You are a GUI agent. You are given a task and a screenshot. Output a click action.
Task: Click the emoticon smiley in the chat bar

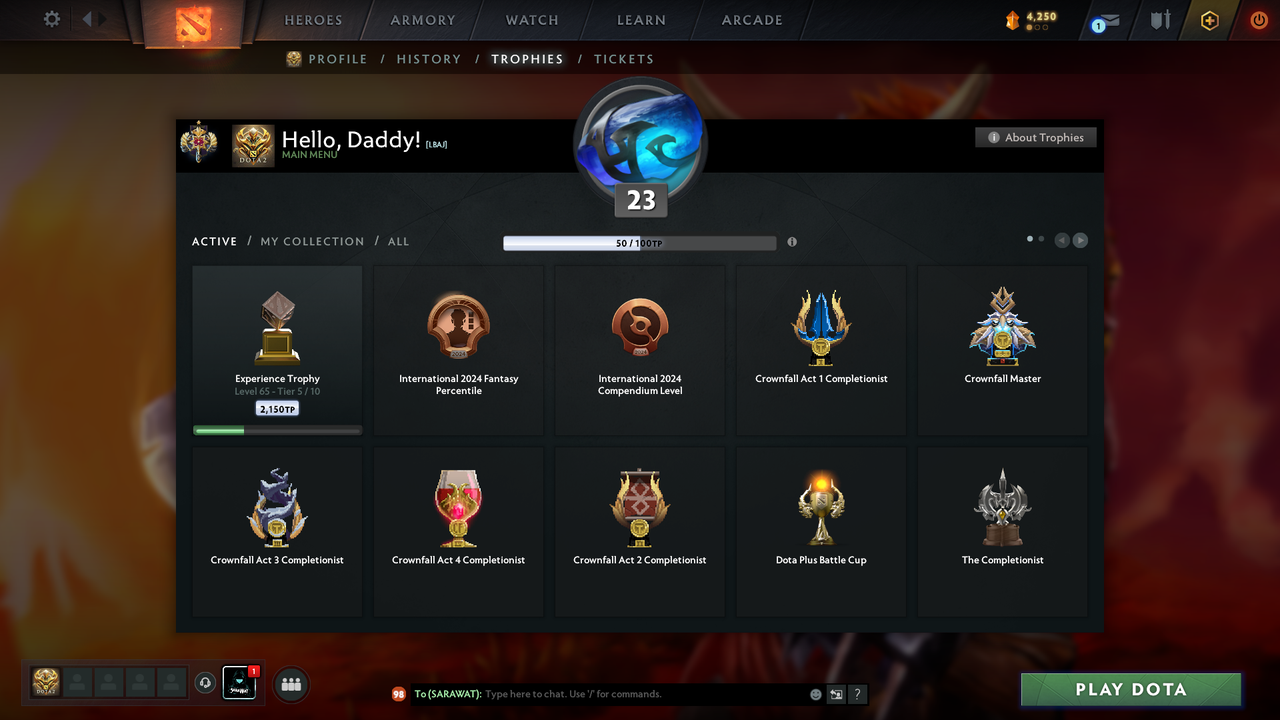(x=815, y=693)
